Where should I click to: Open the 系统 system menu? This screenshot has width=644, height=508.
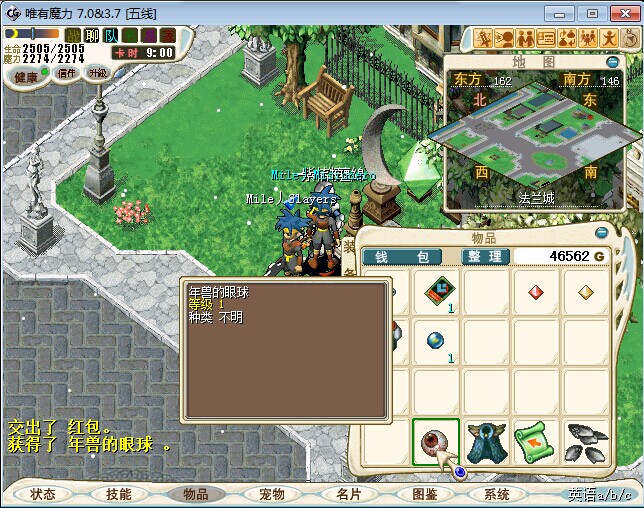click(x=497, y=494)
